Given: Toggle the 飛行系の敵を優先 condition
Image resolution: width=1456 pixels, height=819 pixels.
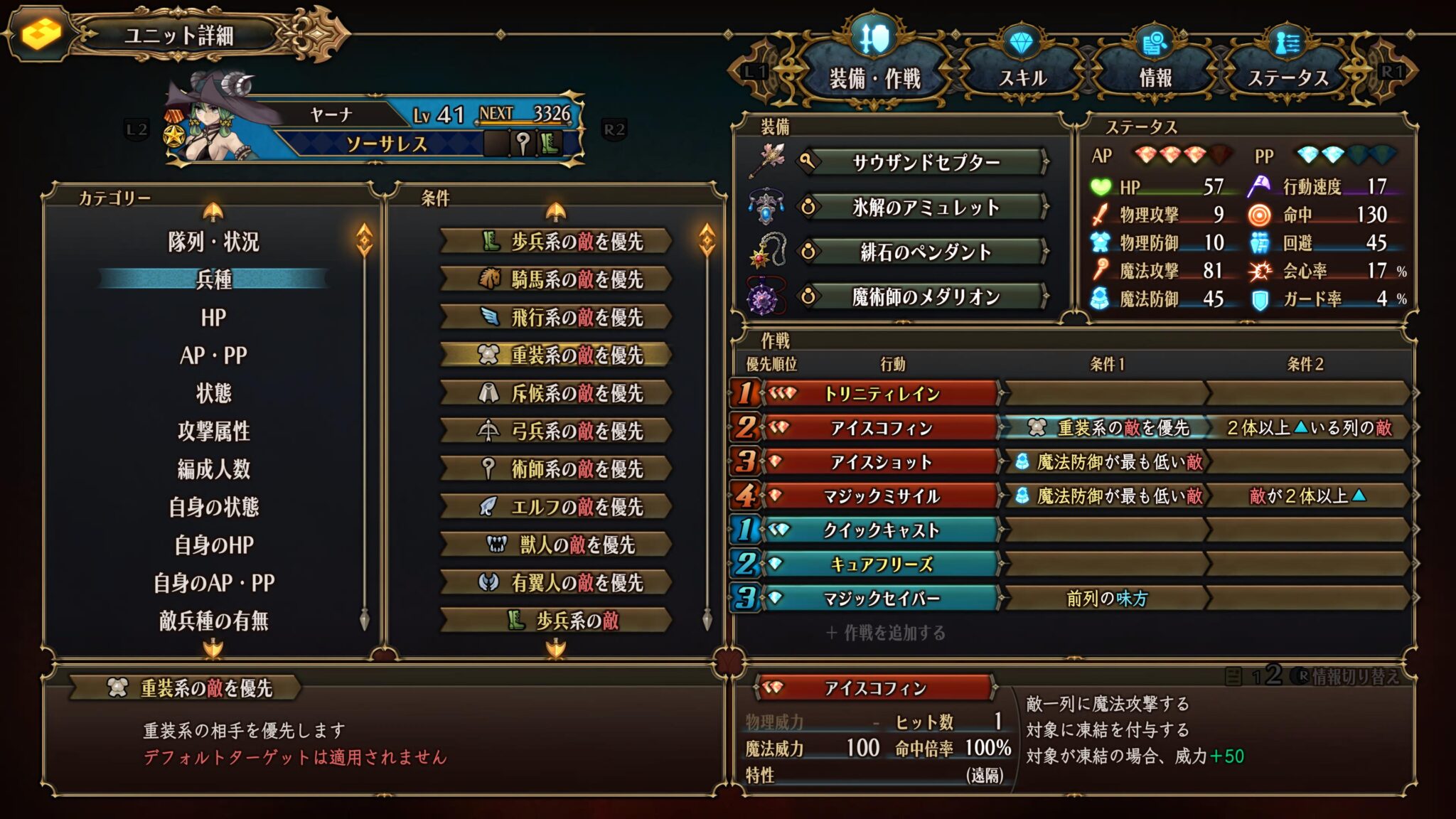Looking at the screenshot, I should tap(555, 317).
